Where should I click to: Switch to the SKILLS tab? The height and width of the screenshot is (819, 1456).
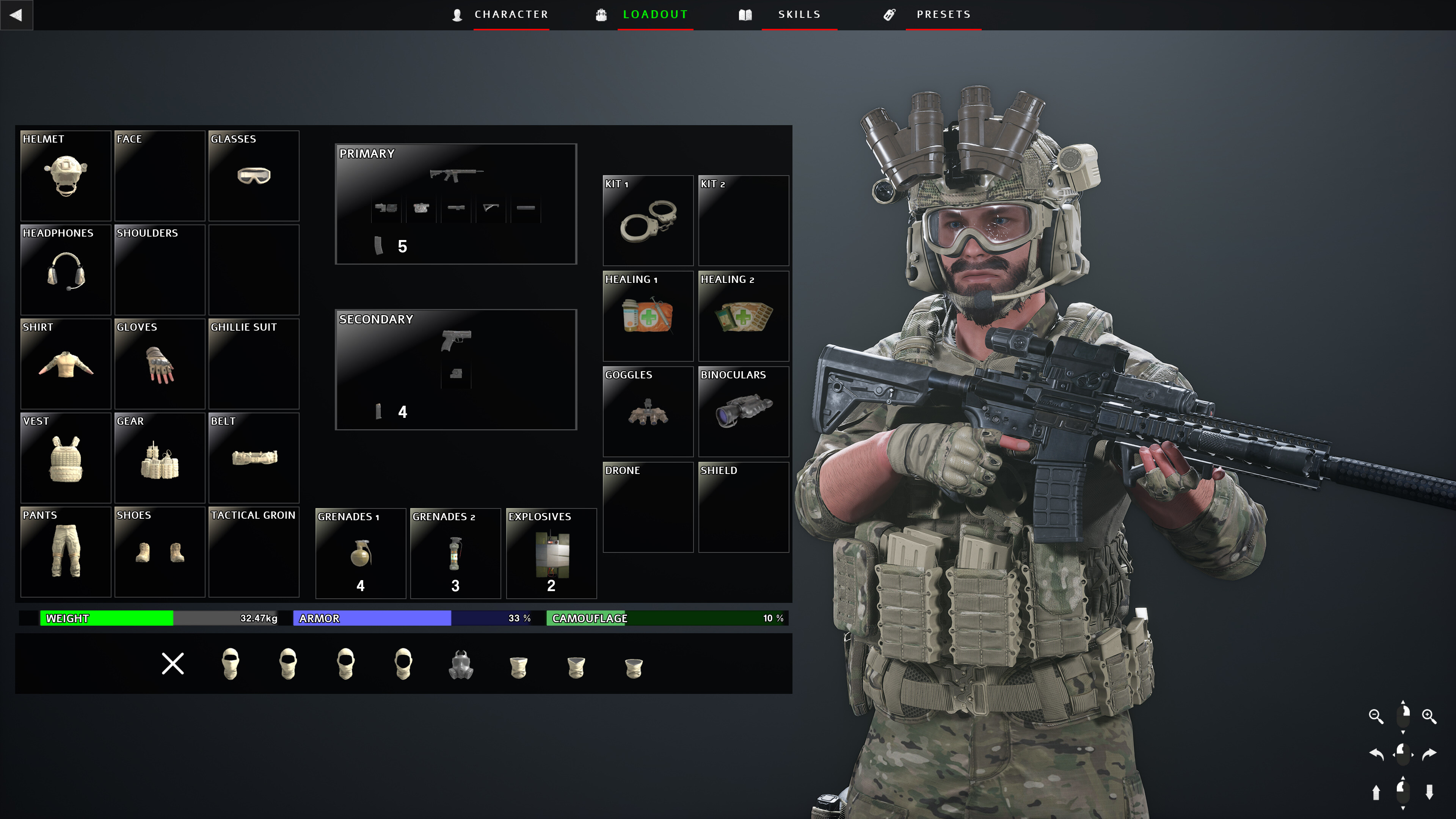tap(799, 14)
